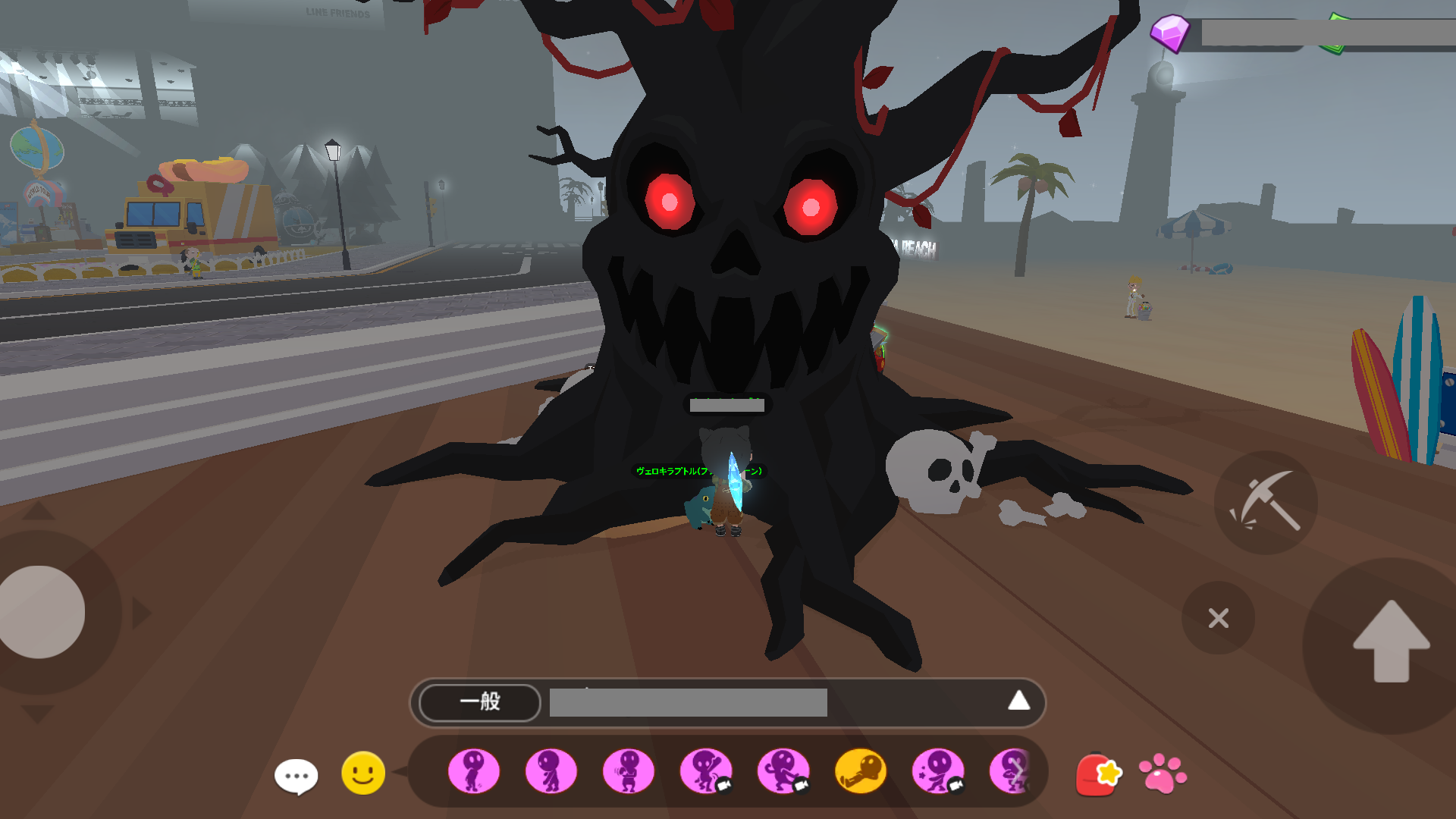This screenshot has width=1456, height=819.
Task: Select the 一般 chat channel button
Action: coord(479,702)
